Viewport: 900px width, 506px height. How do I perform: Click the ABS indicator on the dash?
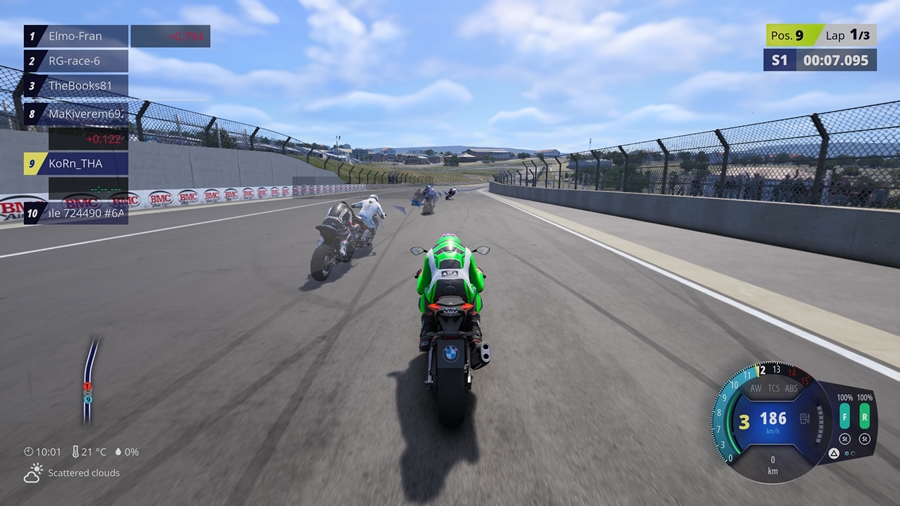click(x=792, y=388)
